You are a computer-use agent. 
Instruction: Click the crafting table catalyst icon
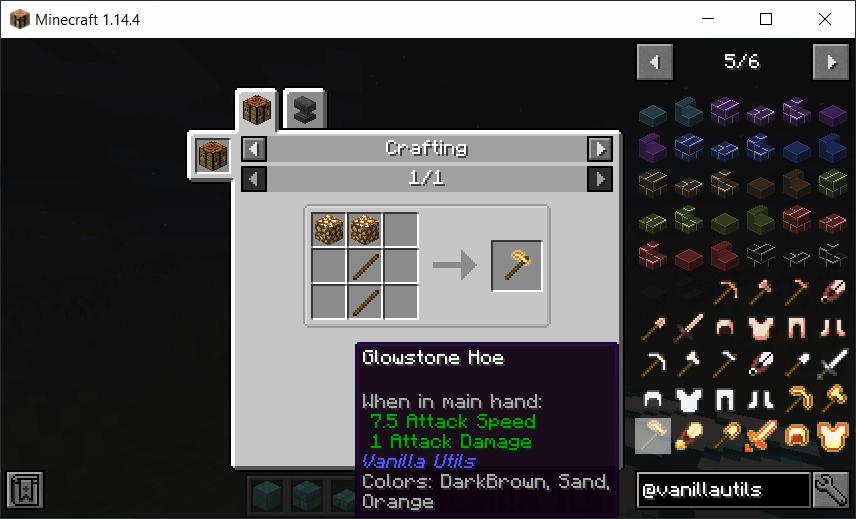click(x=212, y=157)
